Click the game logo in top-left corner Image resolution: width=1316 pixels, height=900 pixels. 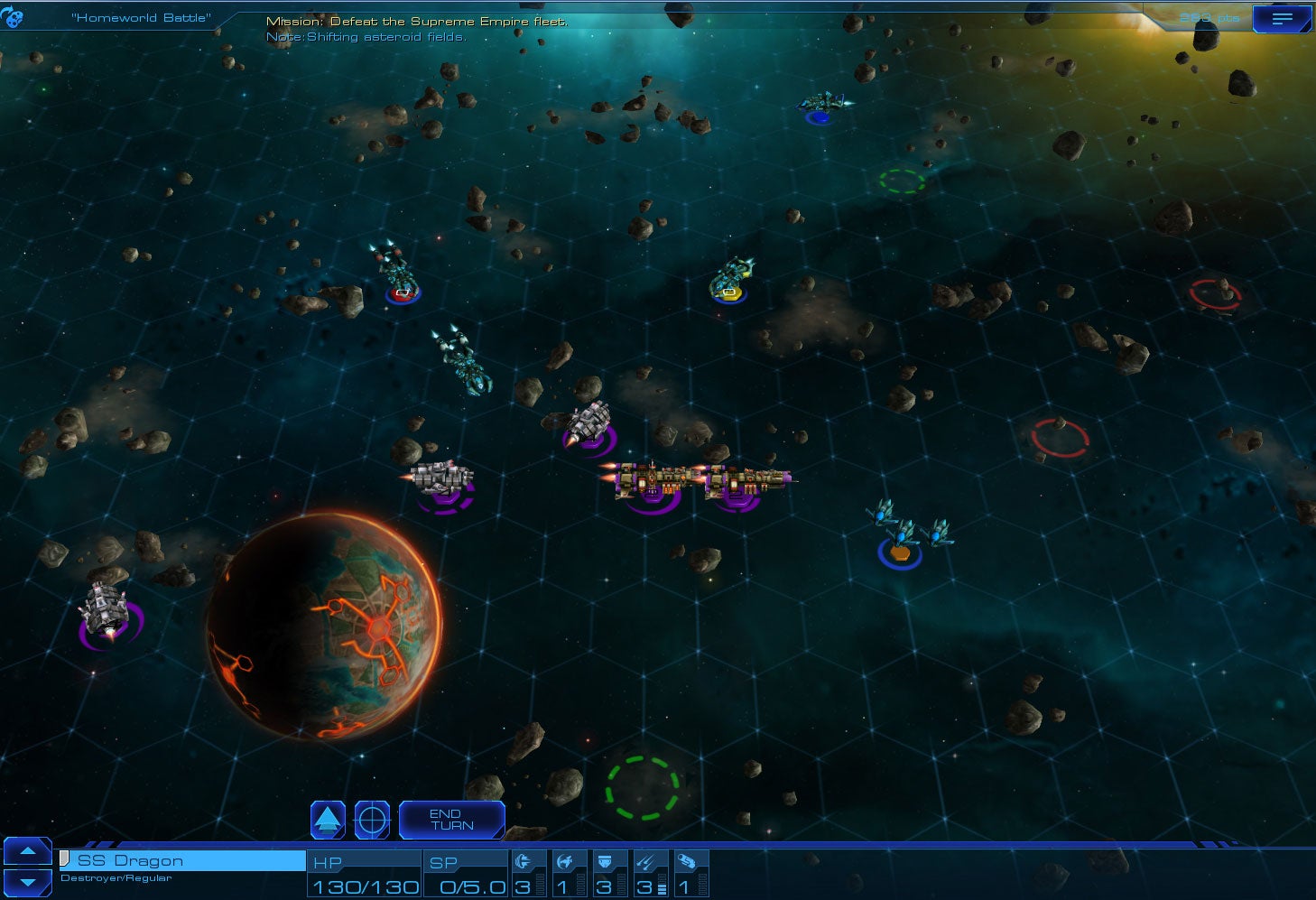[13, 18]
